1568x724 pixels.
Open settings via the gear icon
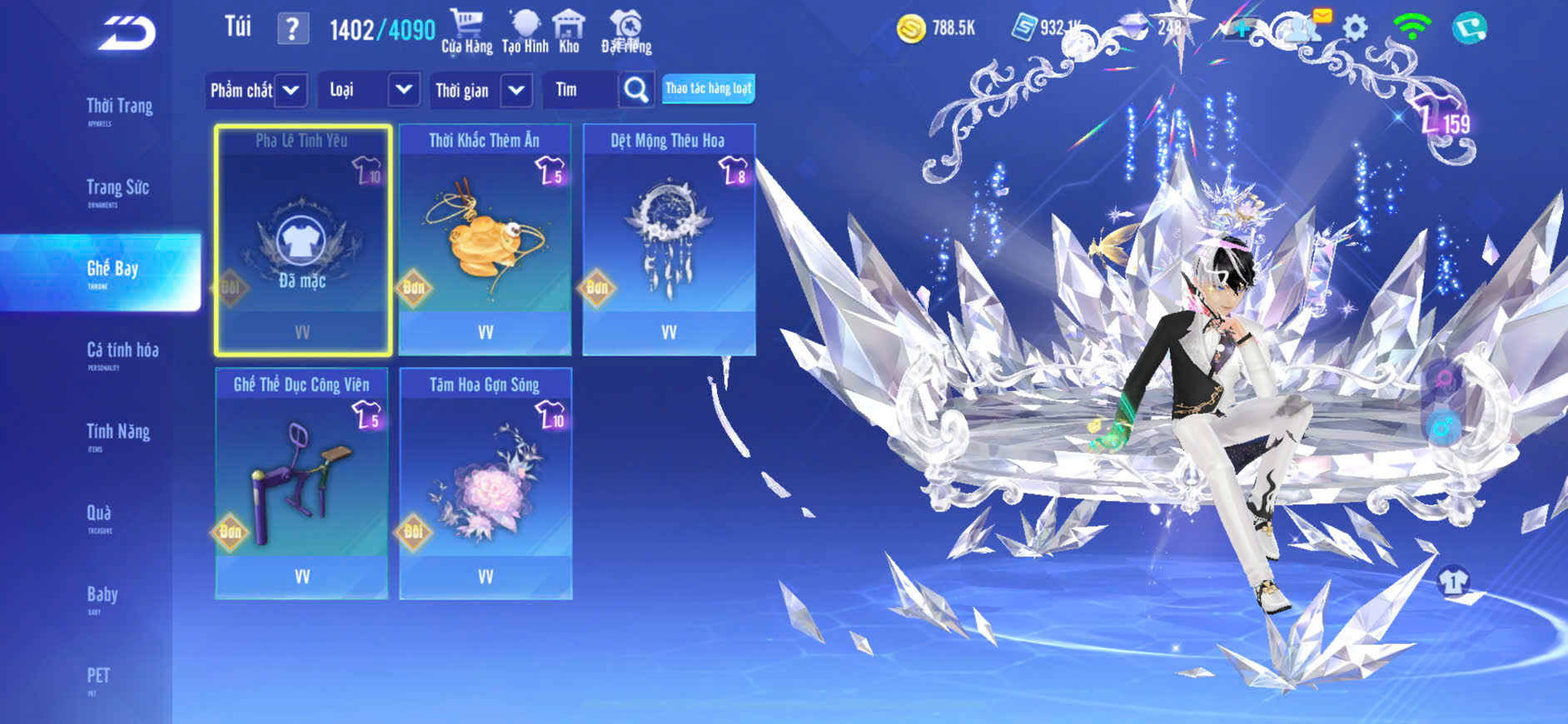[1355, 28]
